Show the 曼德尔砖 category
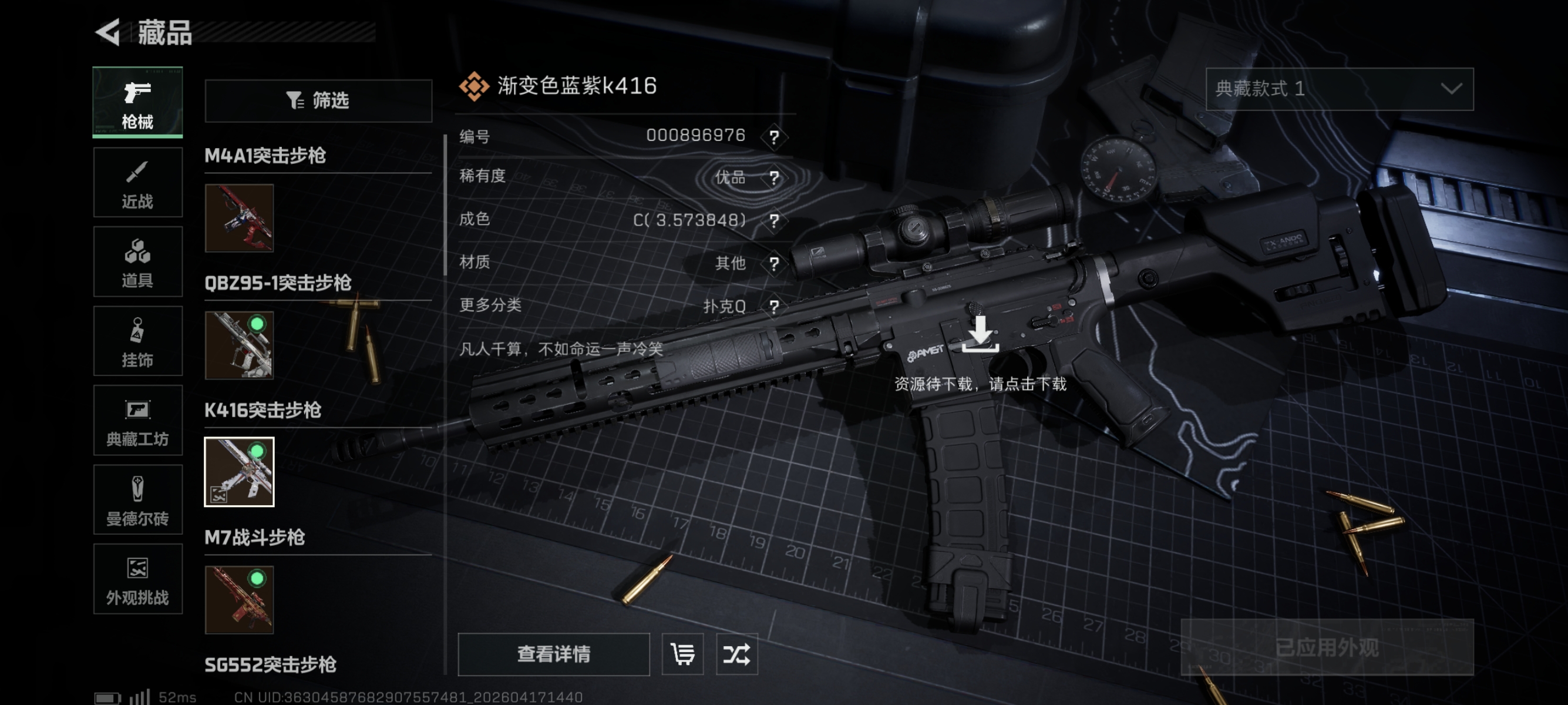 [x=137, y=500]
